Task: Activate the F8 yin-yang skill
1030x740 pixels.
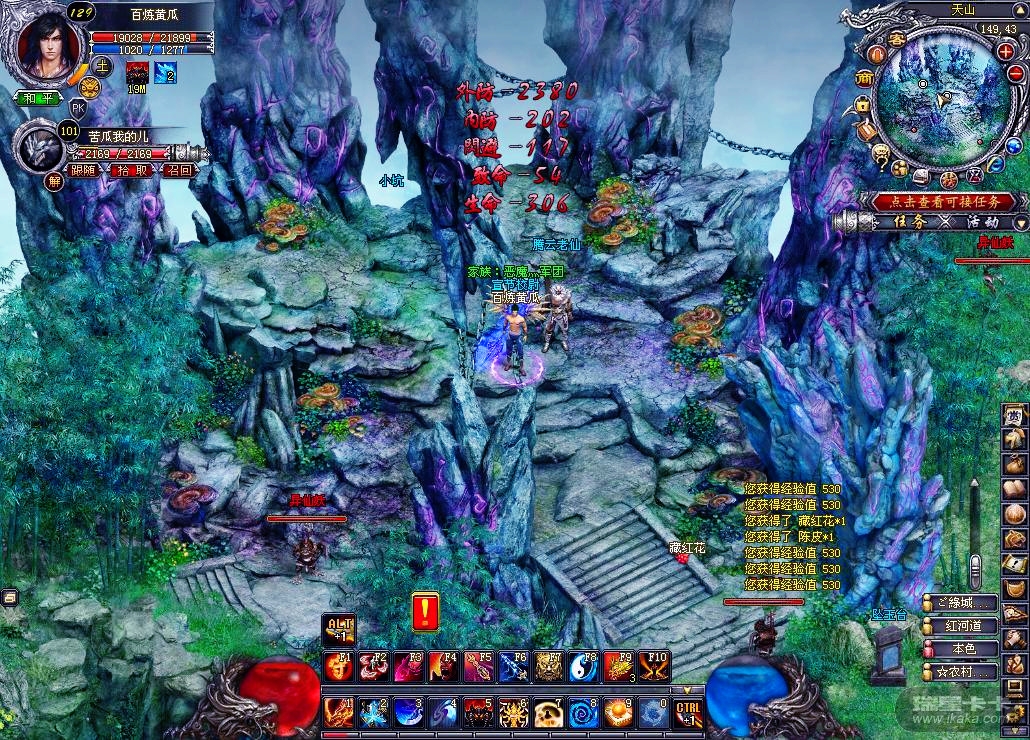Action: [586, 667]
